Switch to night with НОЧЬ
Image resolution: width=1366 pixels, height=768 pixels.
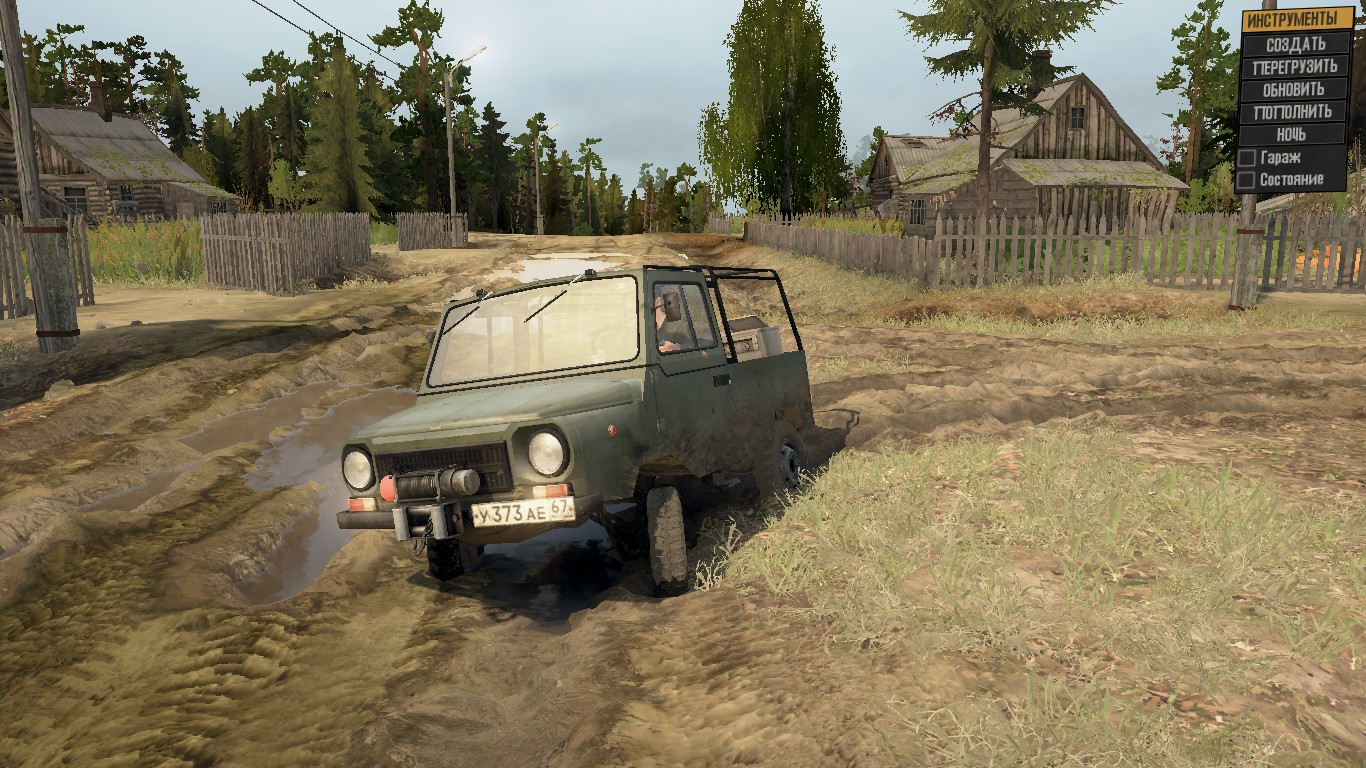point(1295,134)
